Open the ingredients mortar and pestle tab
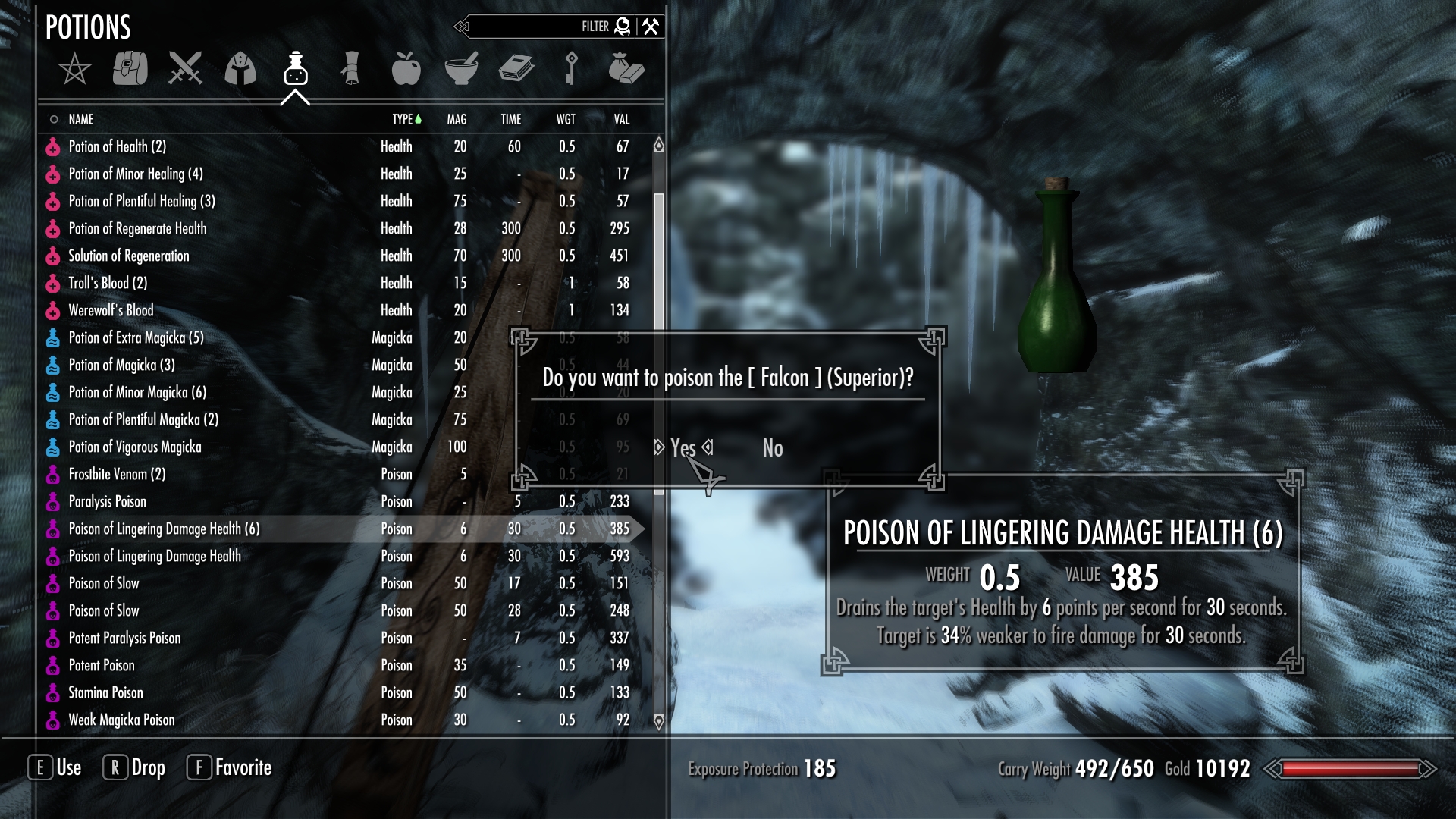 click(x=461, y=69)
